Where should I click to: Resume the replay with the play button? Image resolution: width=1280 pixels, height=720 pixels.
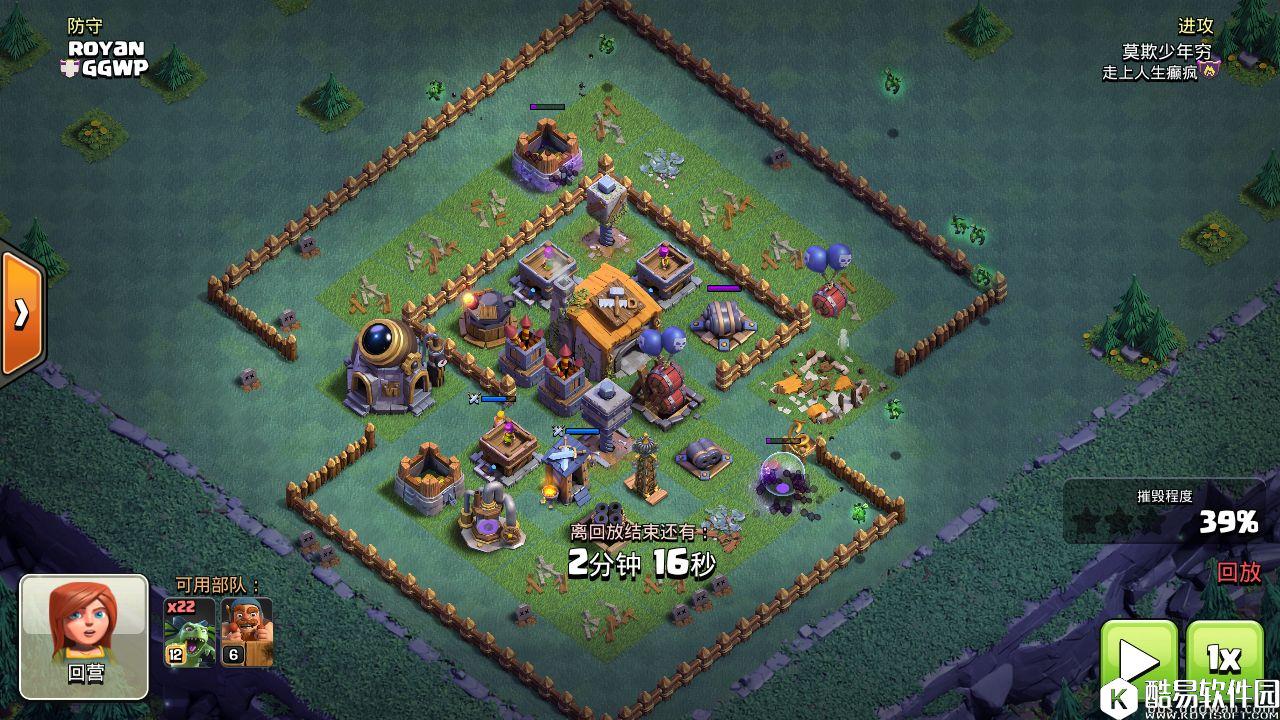click(x=1139, y=662)
